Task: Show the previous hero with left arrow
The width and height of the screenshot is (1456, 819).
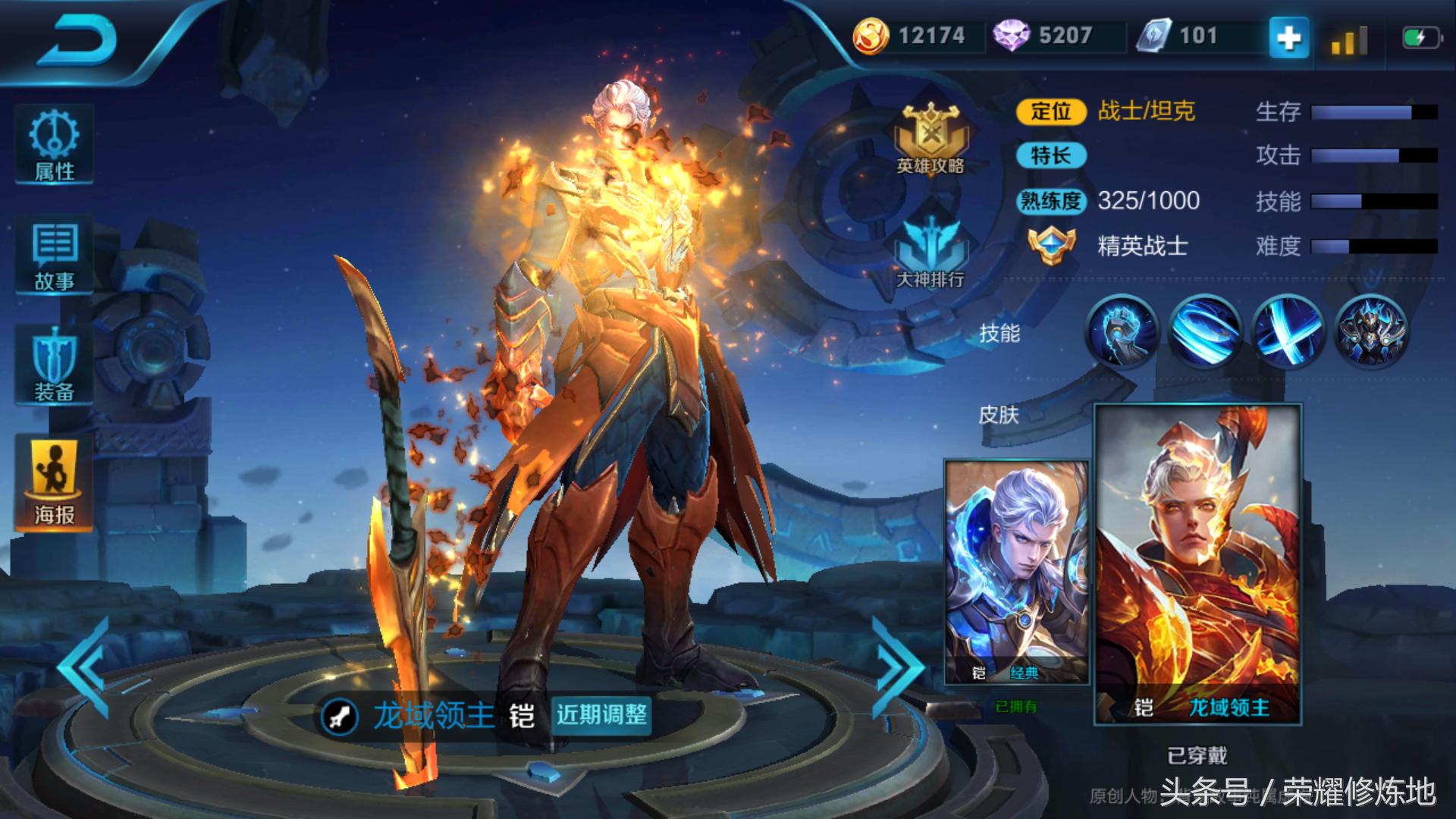Action: (85, 667)
